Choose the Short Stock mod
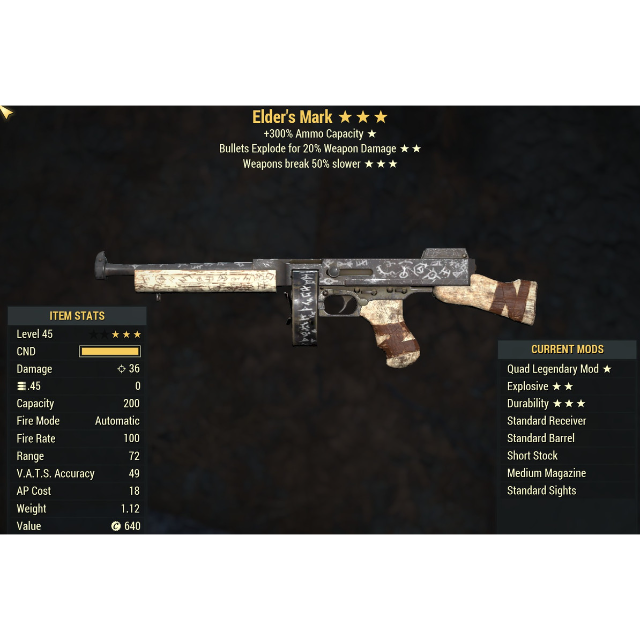 532,456
